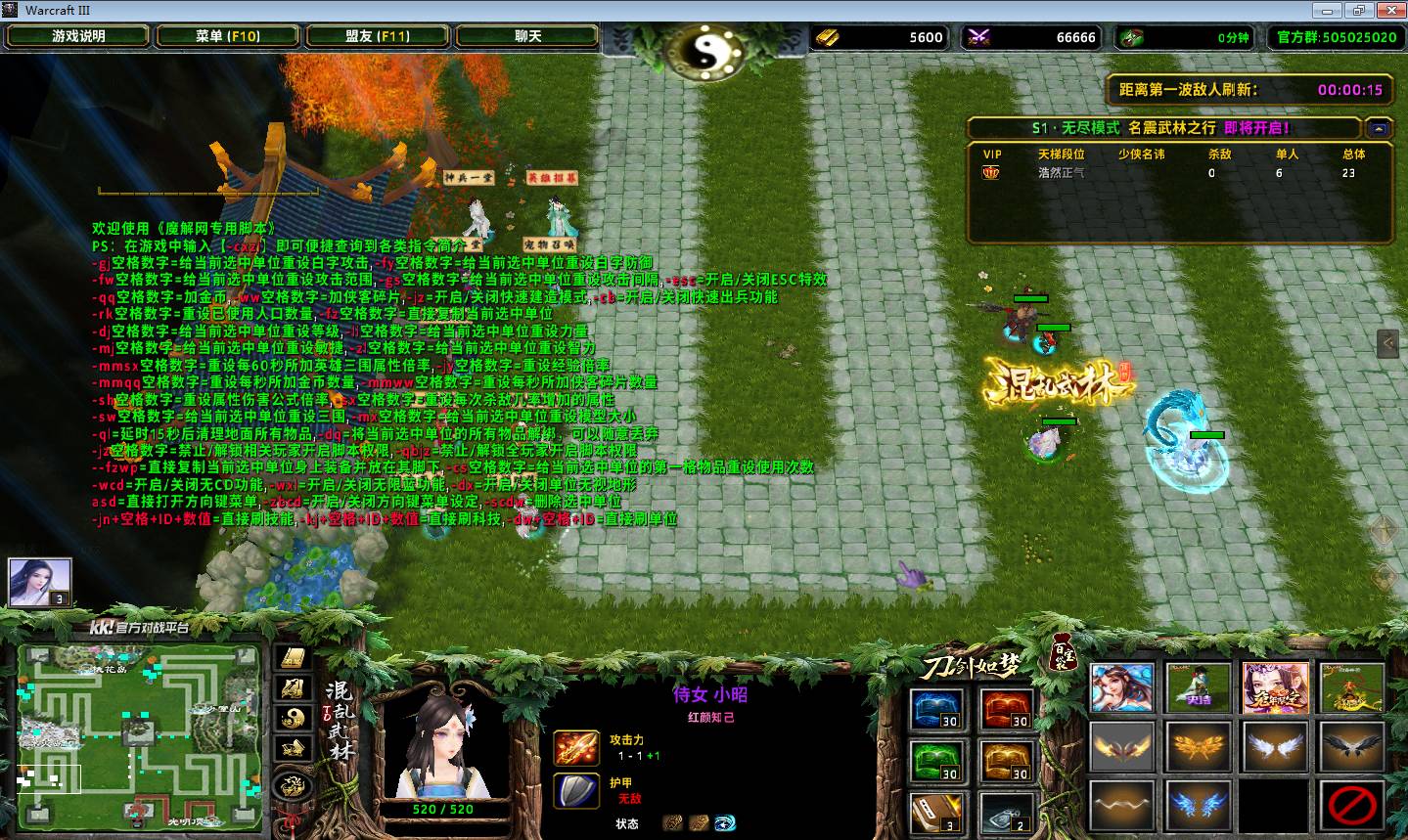This screenshot has width=1408, height=840.
Task: Use the brown tome item with count 3
Action: (935, 813)
